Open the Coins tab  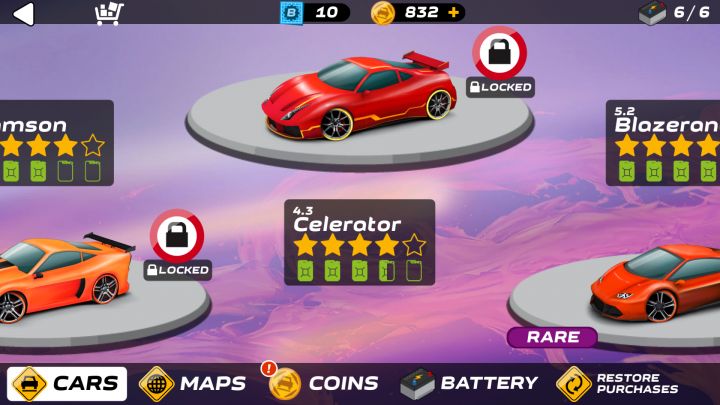coord(324,383)
